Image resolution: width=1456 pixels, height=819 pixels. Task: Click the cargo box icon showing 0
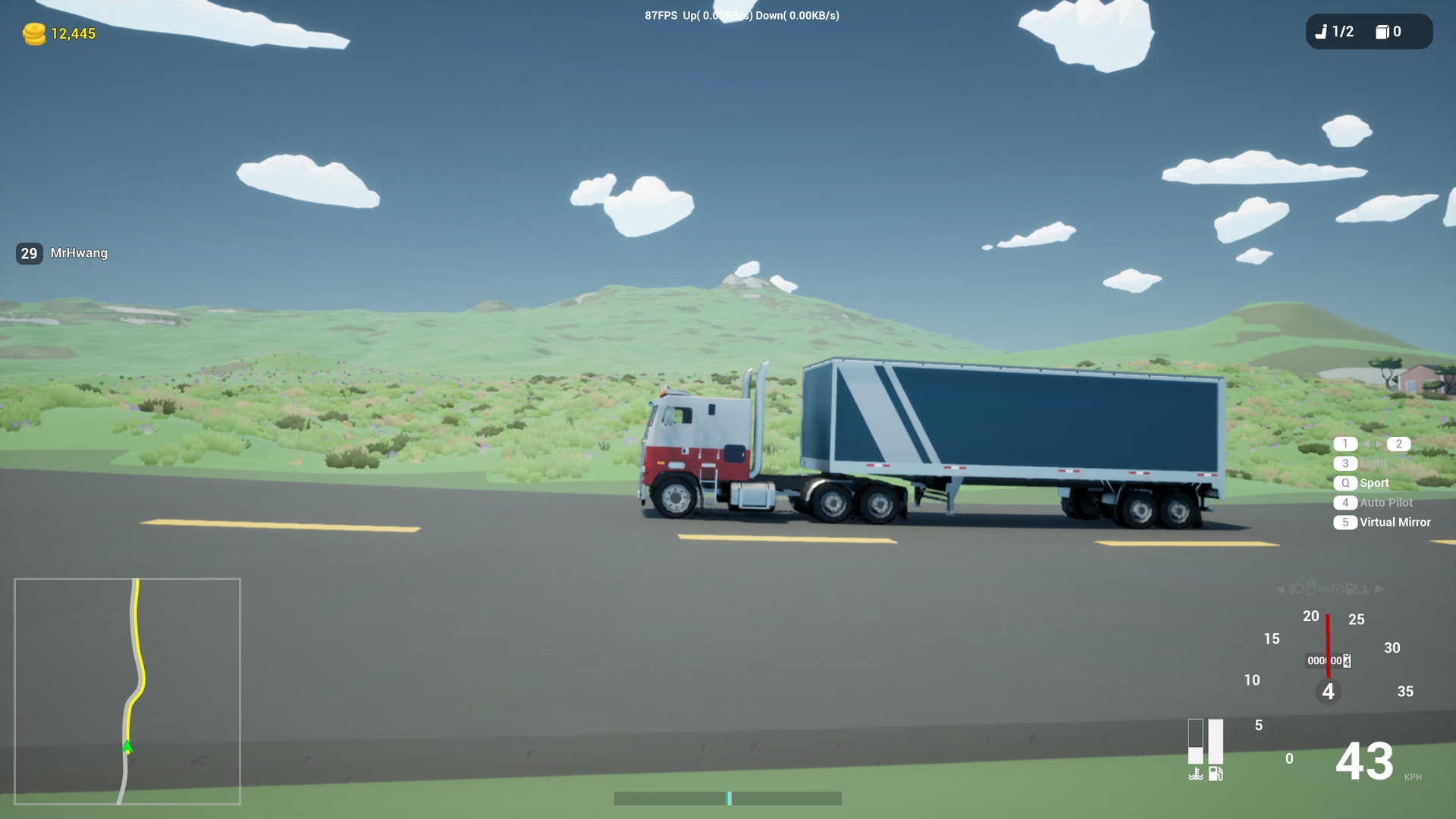click(1388, 32)
